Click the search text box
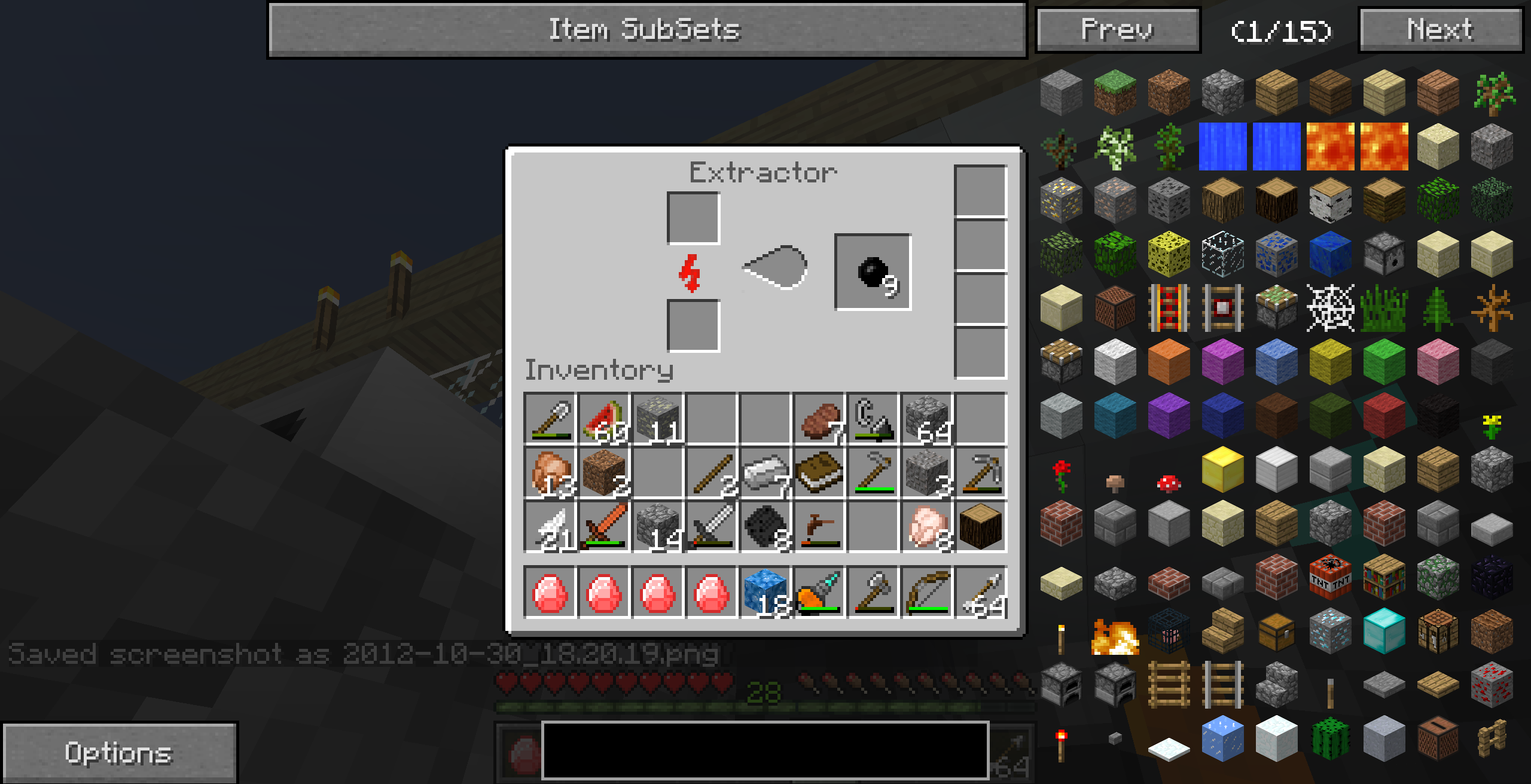Image resolution: width=1531 pixels, height=784 pixels. click(x=765, y=750)
